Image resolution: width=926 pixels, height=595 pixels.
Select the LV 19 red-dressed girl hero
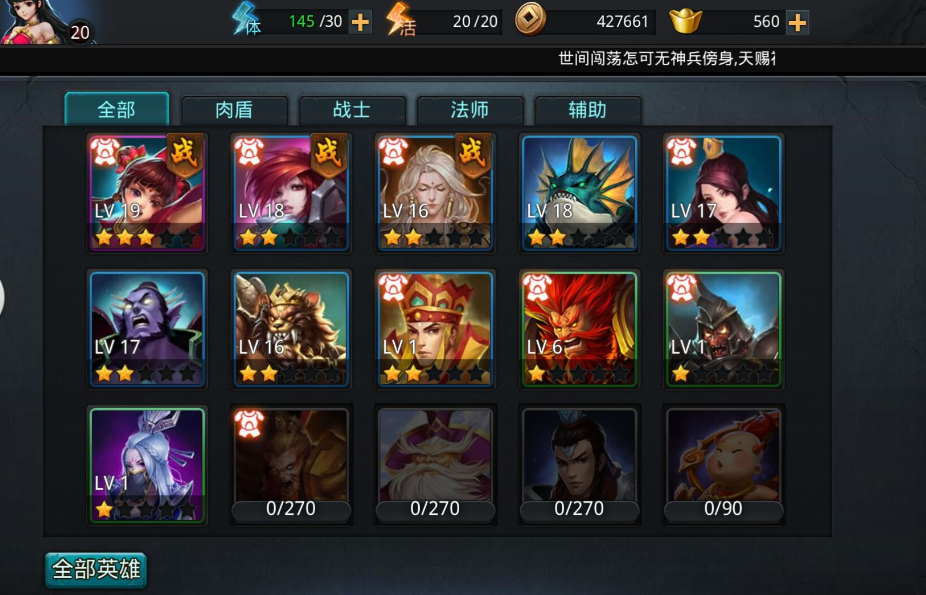pyautogui.click(x=147, y=192)
